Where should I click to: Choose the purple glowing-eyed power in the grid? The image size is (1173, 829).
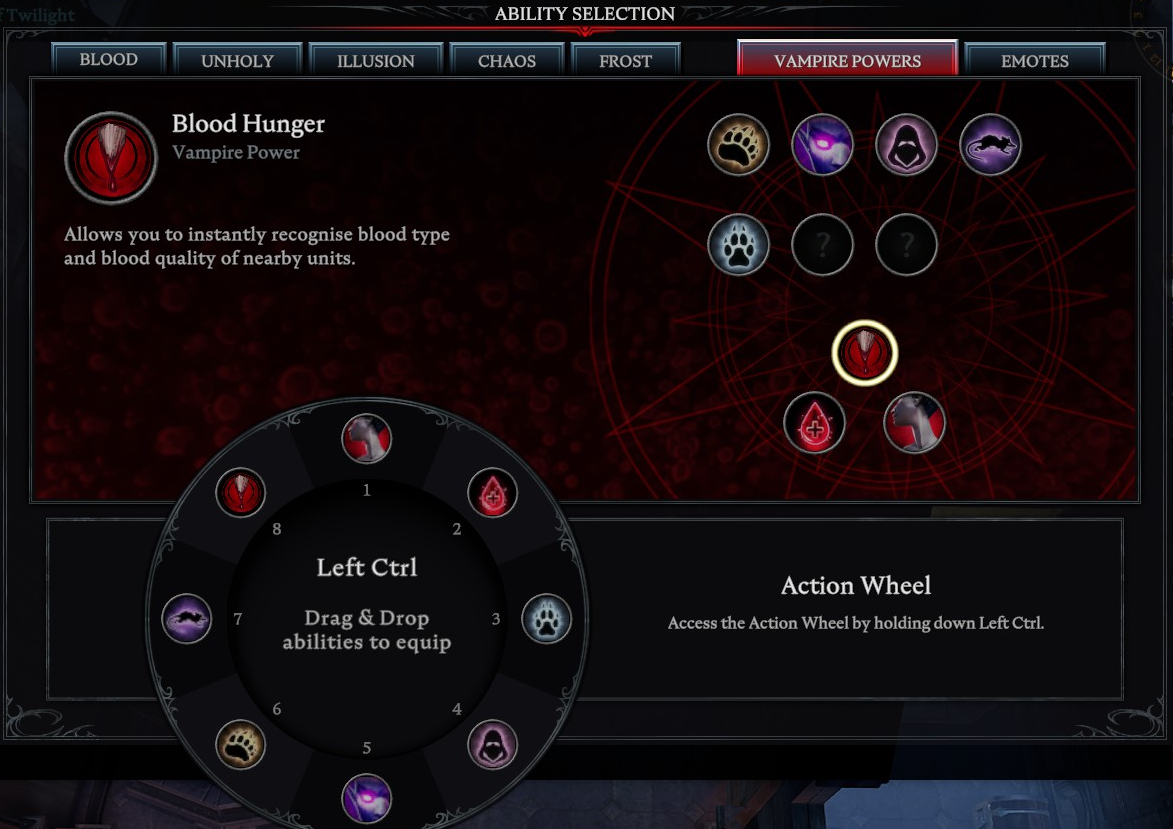coord(822,145)
